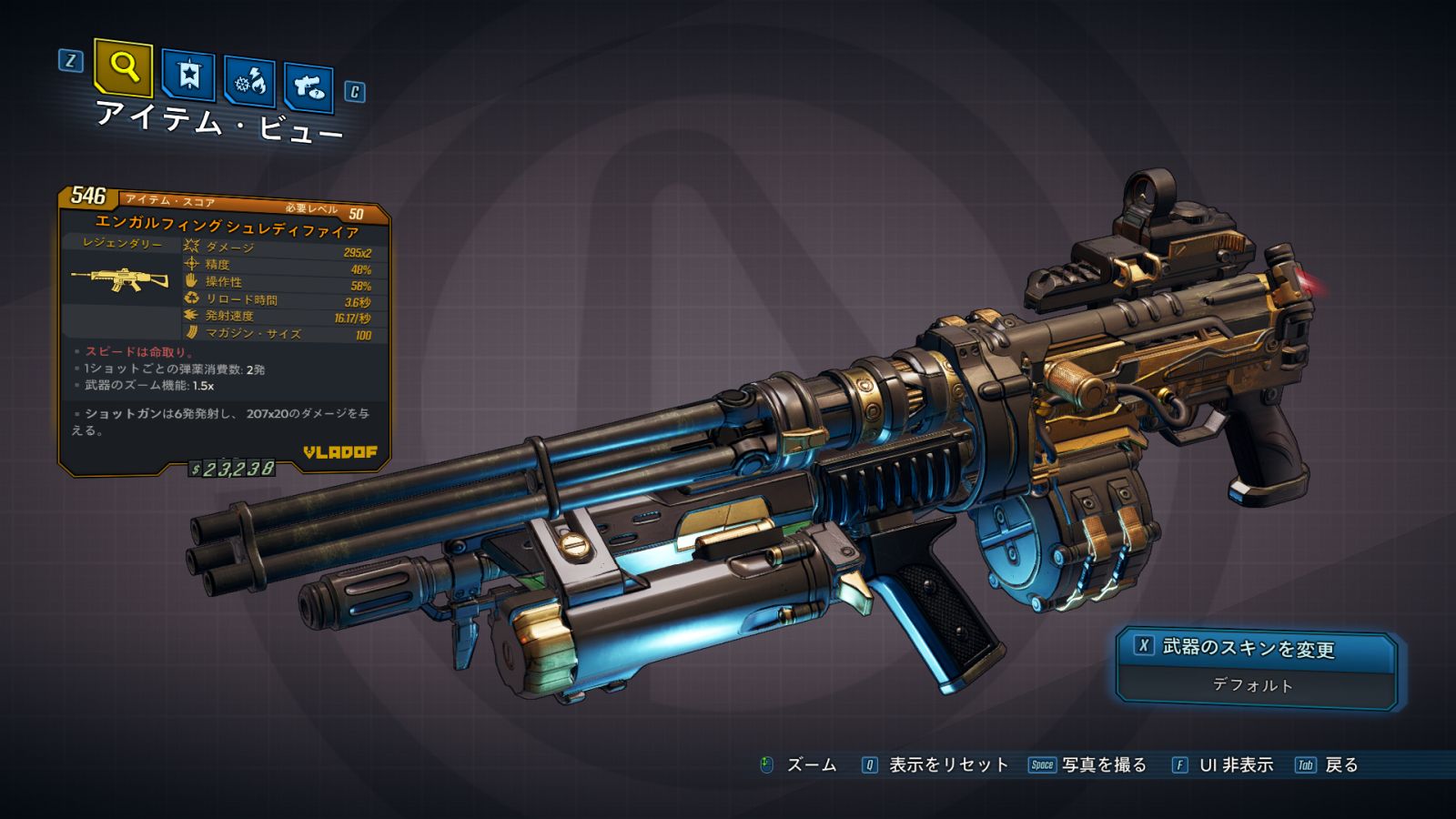This screenshot has height=819, width=1456.
Task: Switch to the weapon inspect tab
Action: (308, 87)
